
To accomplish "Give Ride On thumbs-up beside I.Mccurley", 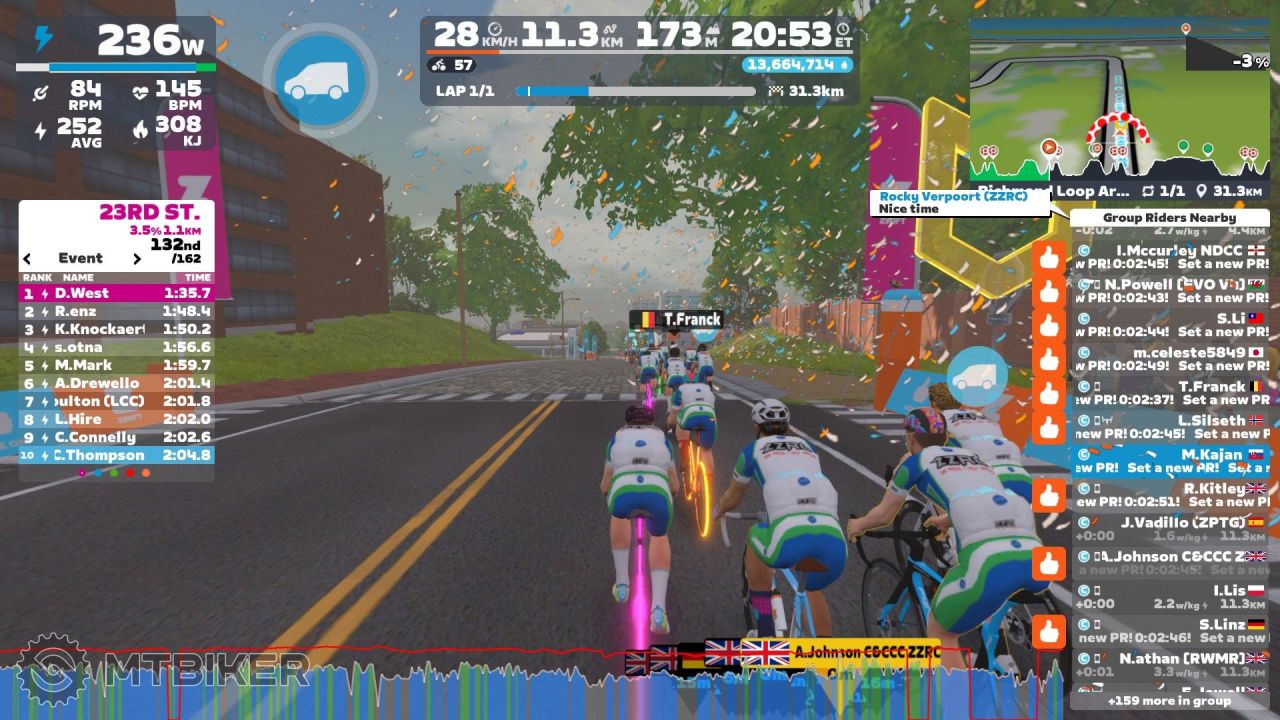I will point(1048,259).
